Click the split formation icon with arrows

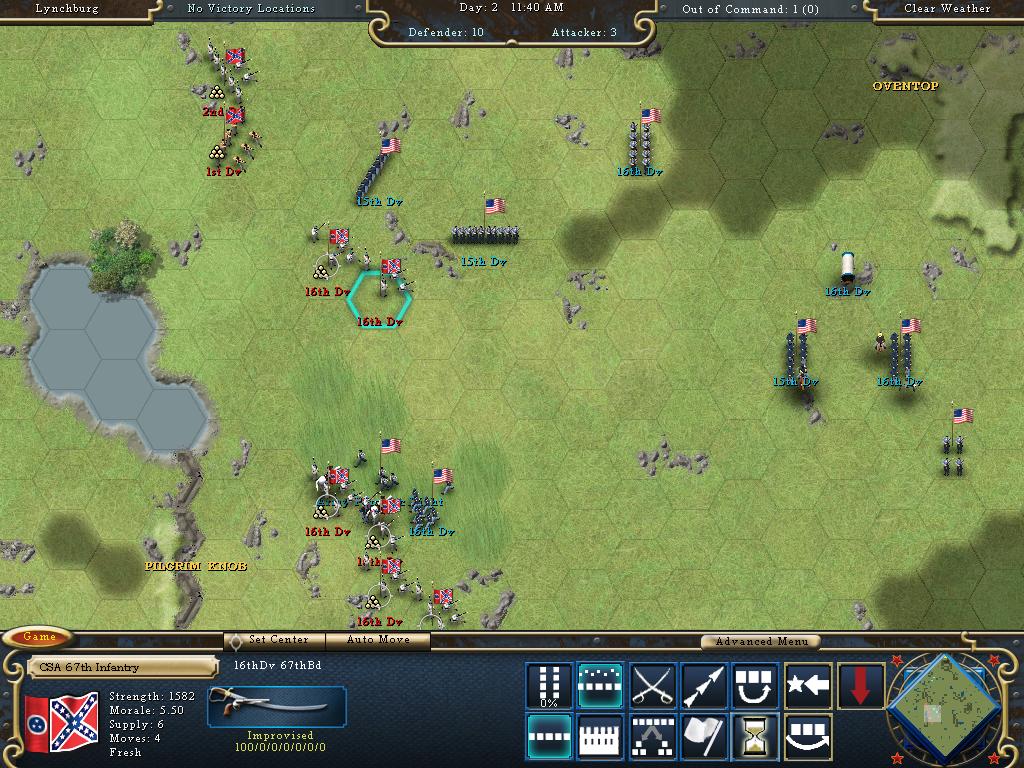pos(653,737)
